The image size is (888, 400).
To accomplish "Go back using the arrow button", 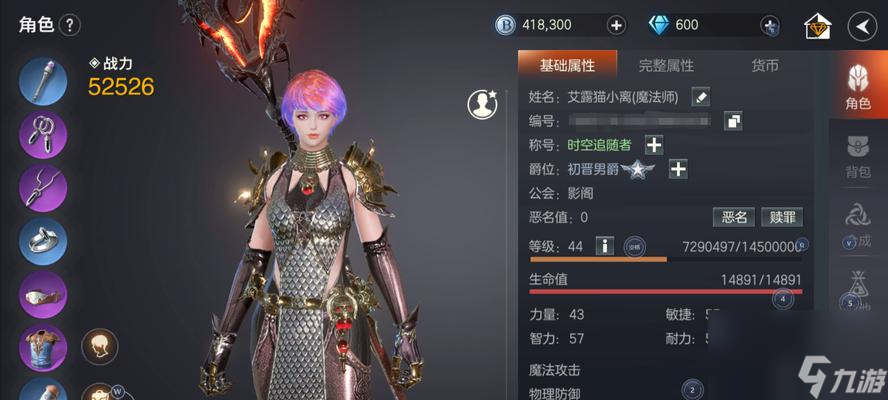I will tap(862, 25).
